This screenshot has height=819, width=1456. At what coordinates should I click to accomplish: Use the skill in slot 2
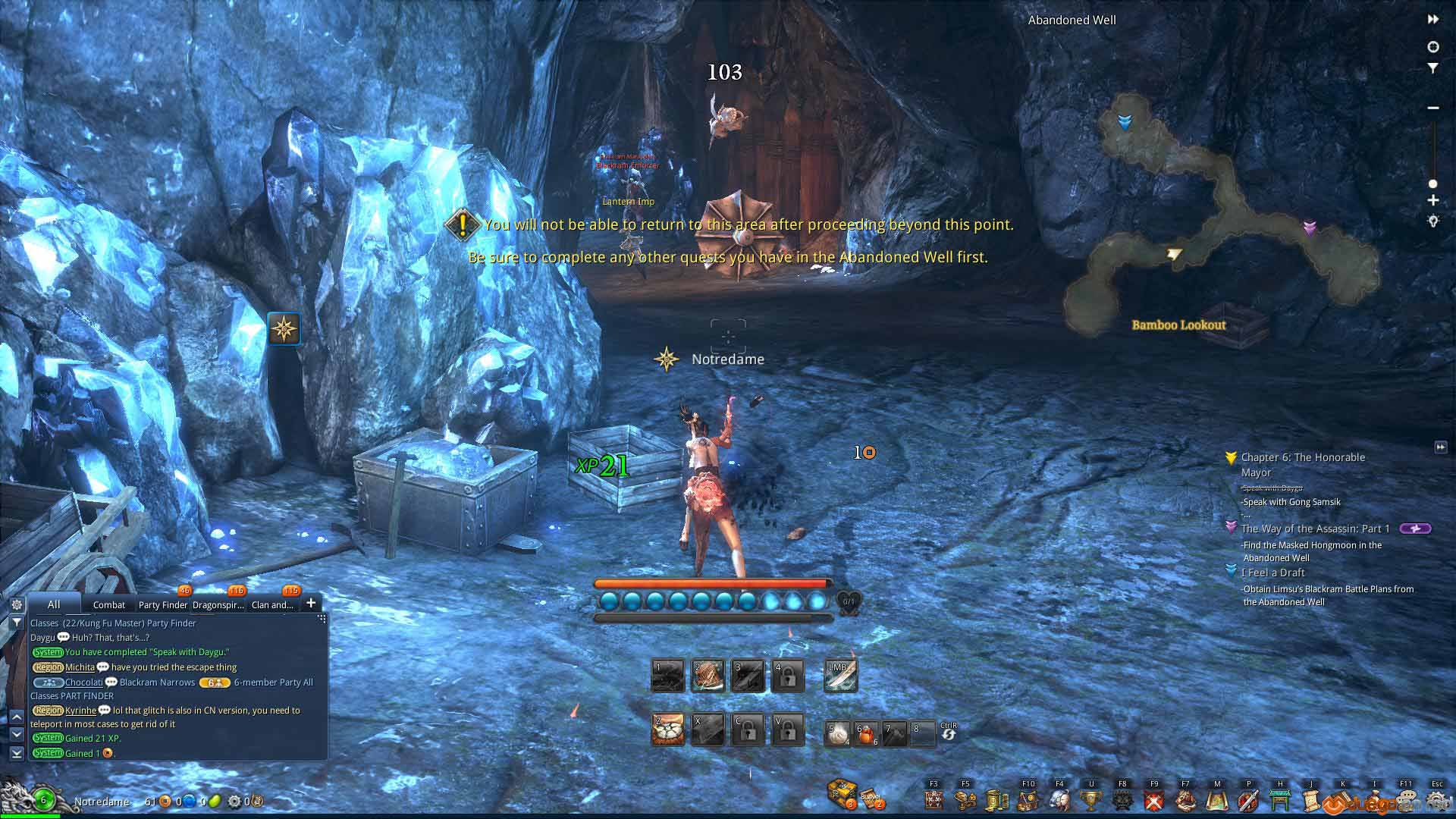[x=708, y=676]
